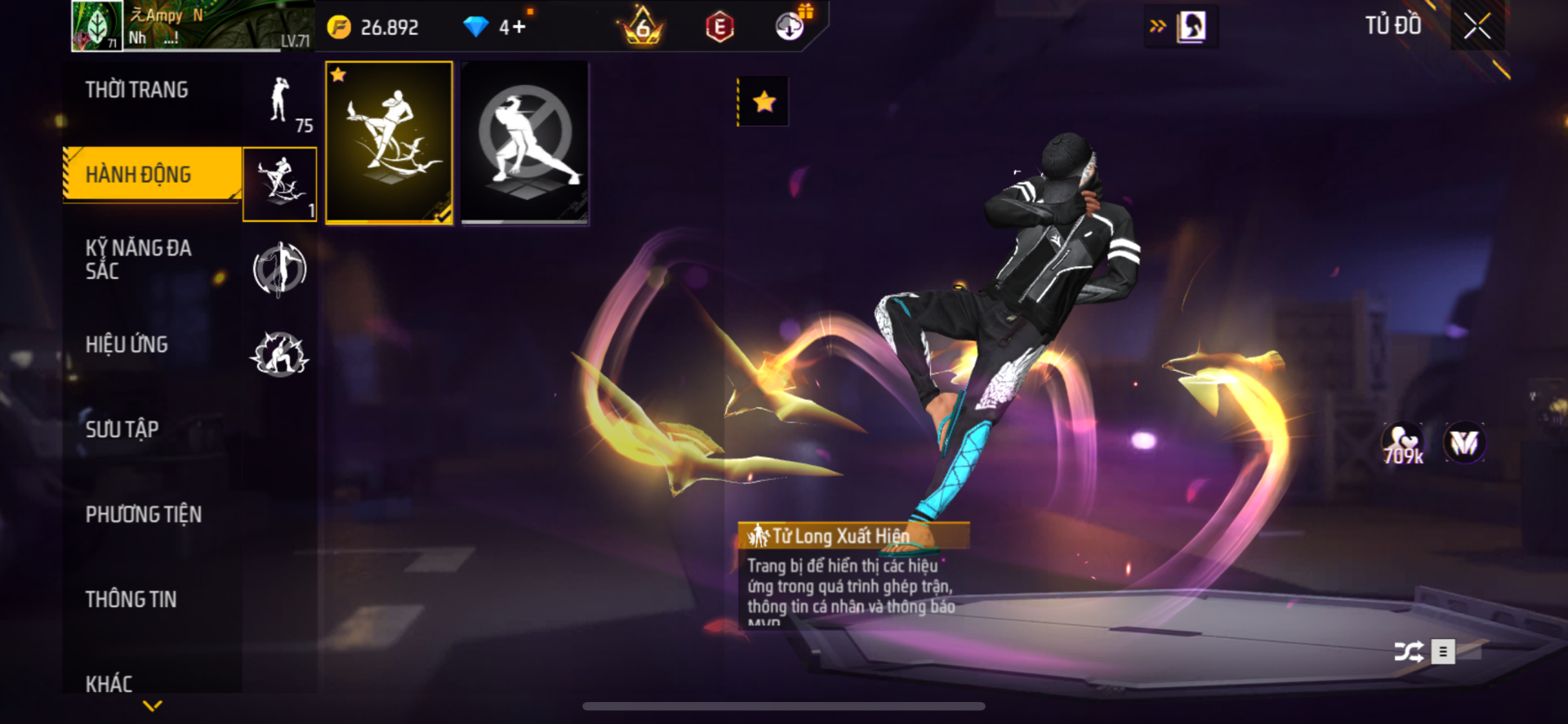Select the kicking pose subcategory icon
Screen dimensions: 1568x724
tap(279, 184)
